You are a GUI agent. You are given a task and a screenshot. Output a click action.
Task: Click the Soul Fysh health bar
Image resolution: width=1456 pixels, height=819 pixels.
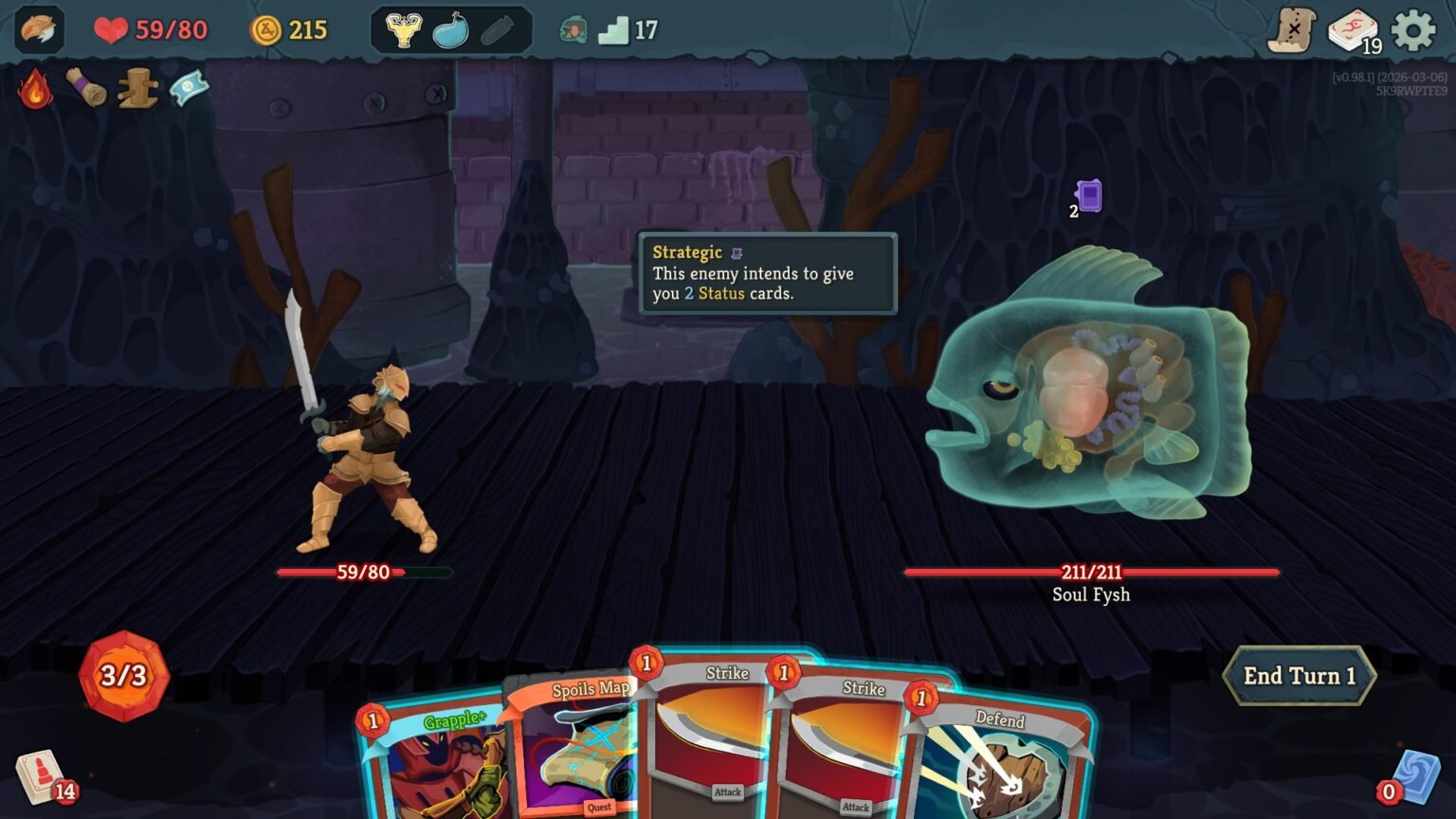click(1090, 572)
